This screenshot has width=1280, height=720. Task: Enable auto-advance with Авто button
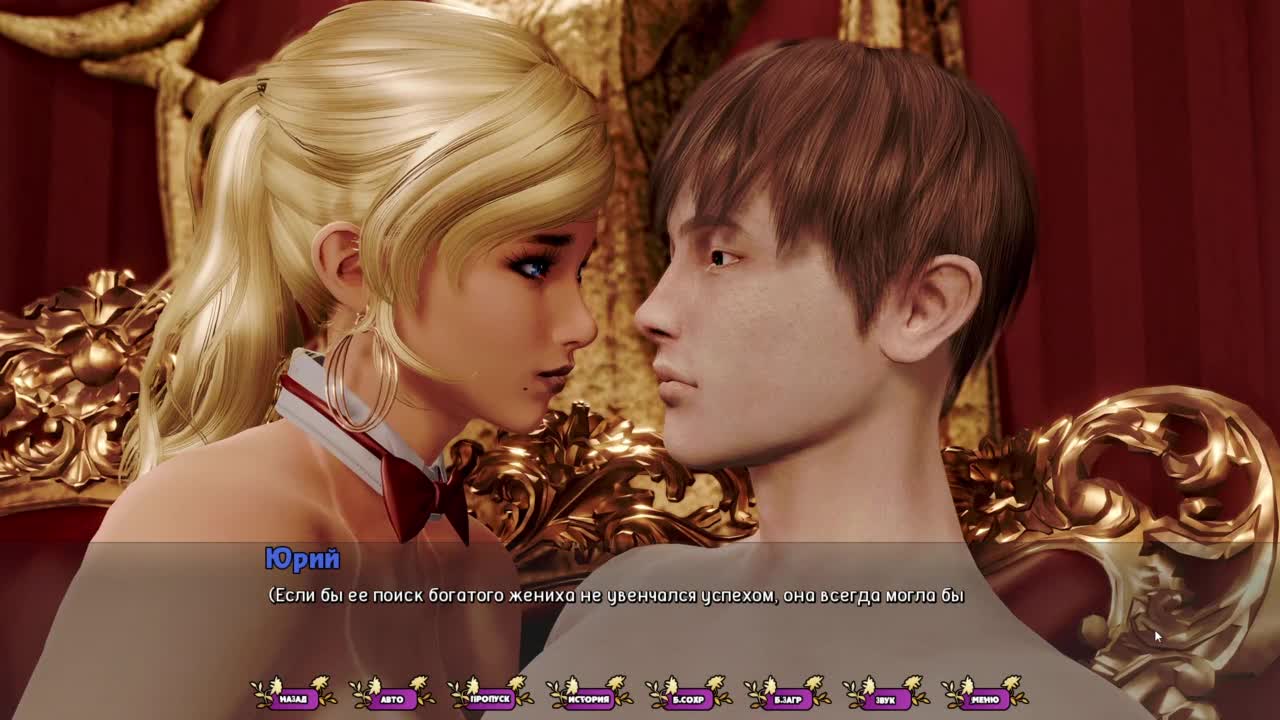pyautogui.click(x=392, y=699)
